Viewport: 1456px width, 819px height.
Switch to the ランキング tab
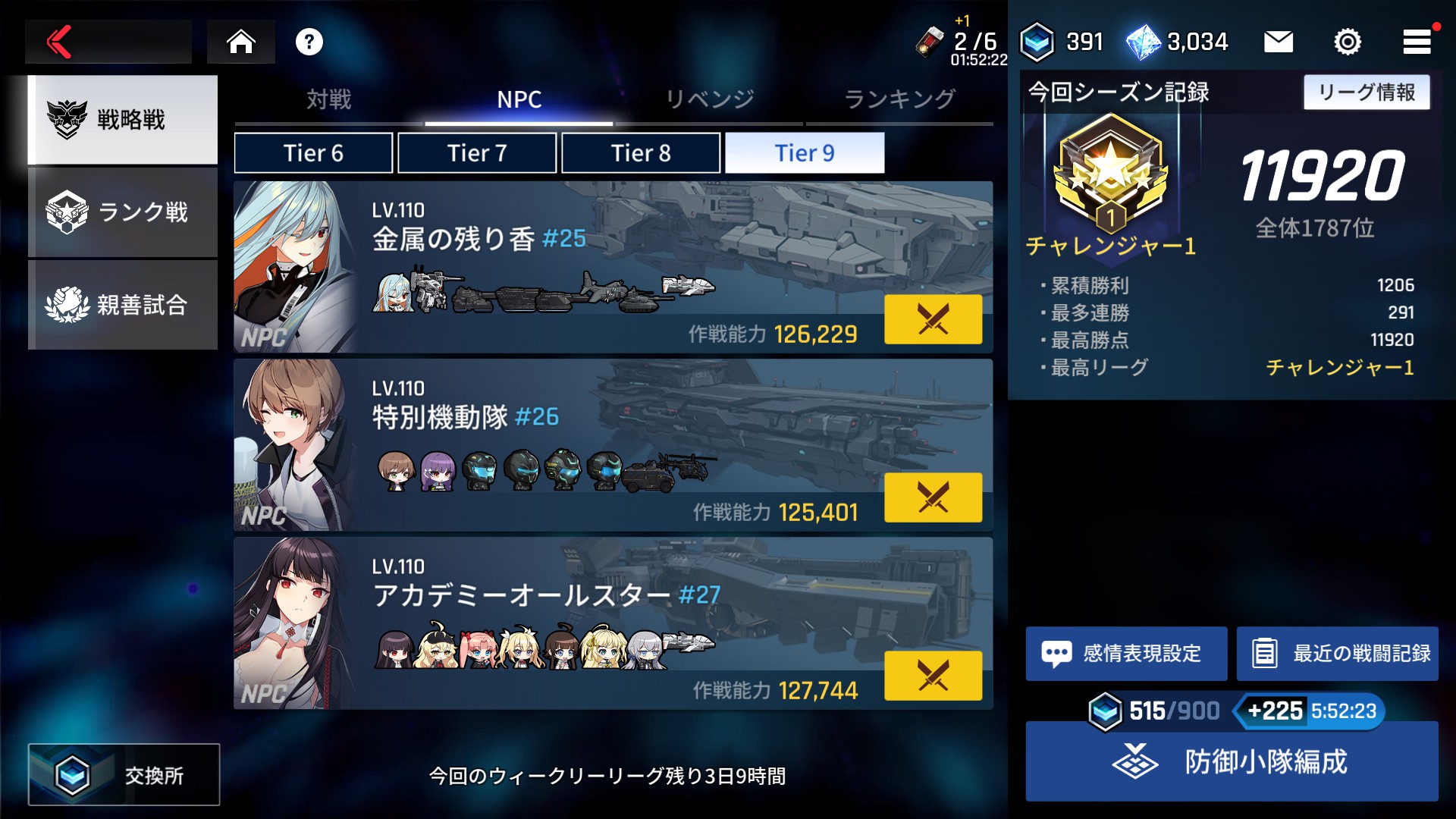point(899,99)
